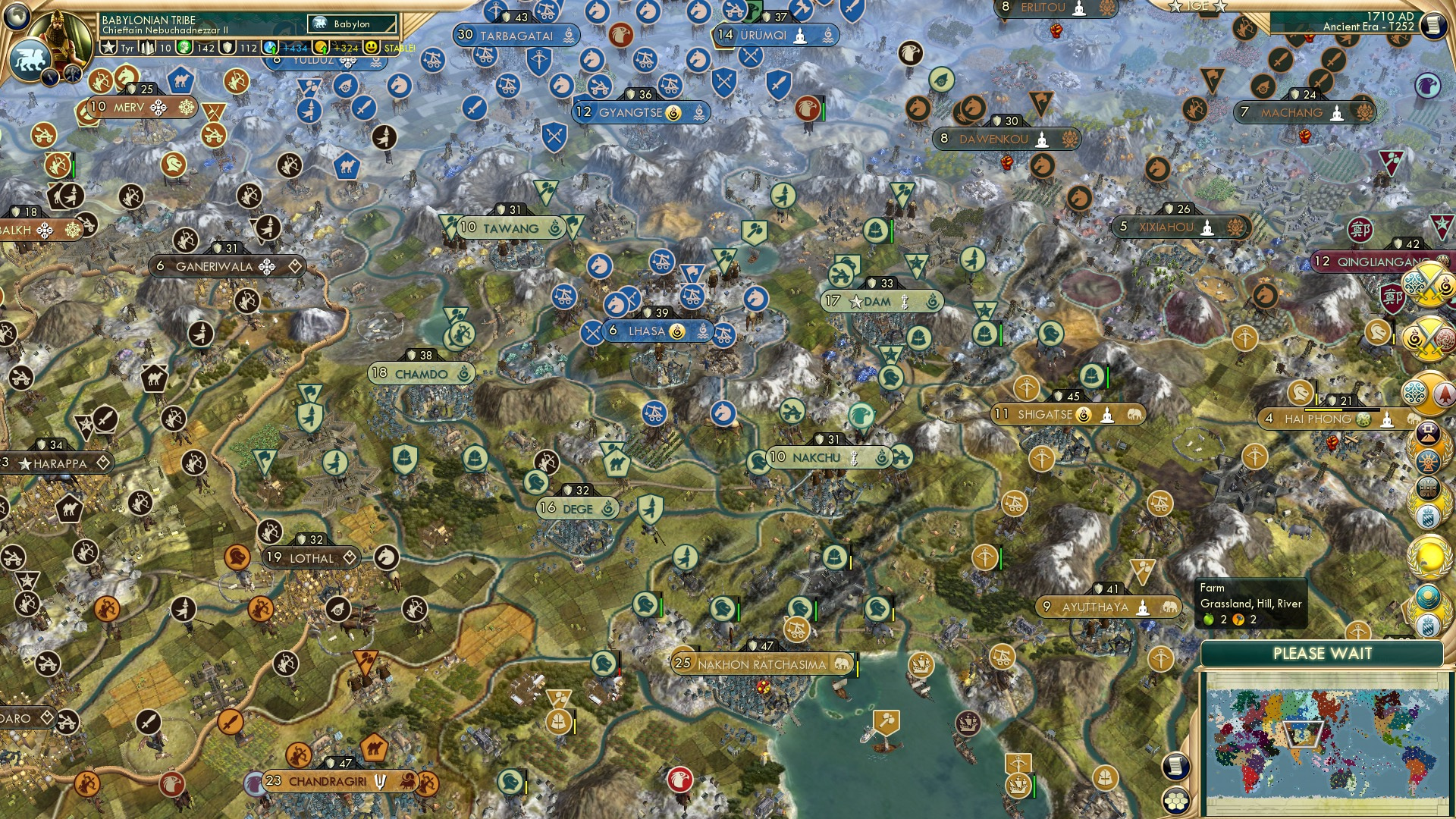
Task: Click the winged lion civilization emblem top left
Action: click(x=30, y=61)
